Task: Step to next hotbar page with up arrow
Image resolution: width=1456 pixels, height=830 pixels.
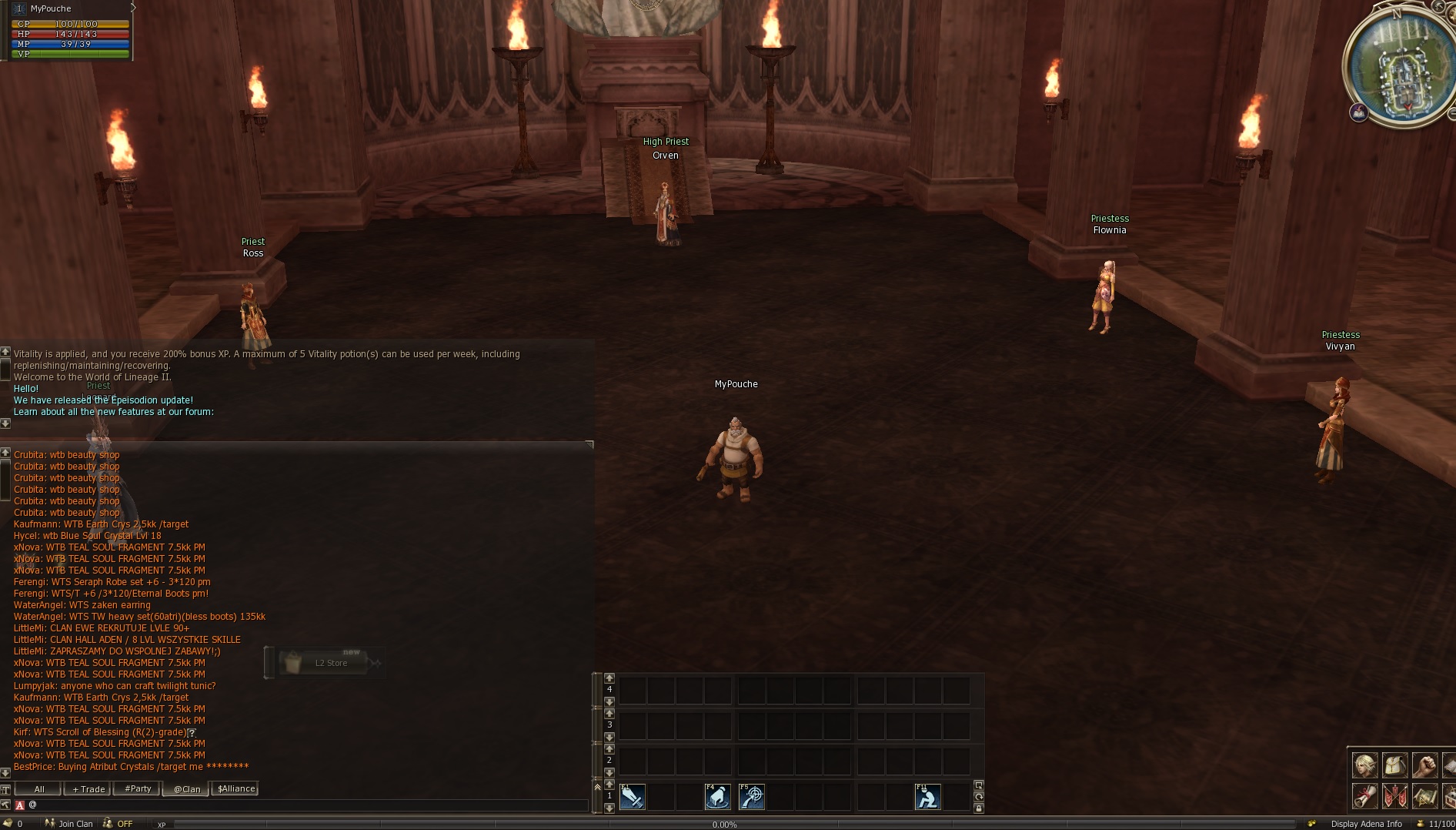Action: pos(609,785)
